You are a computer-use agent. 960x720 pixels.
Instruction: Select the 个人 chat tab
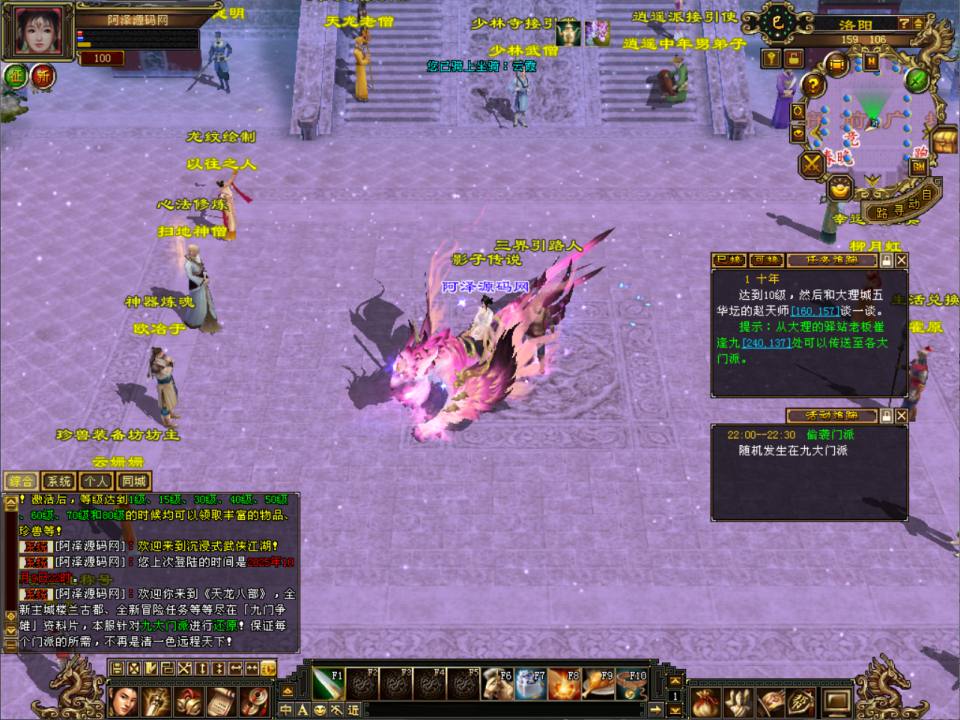coord(95,481)
